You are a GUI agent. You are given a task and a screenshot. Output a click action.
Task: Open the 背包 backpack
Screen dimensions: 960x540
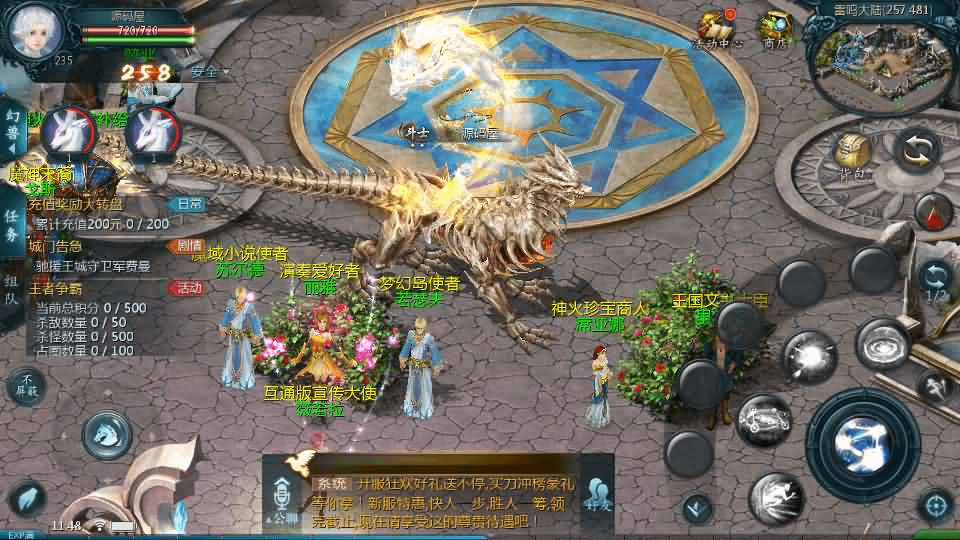tap(851, 157)
